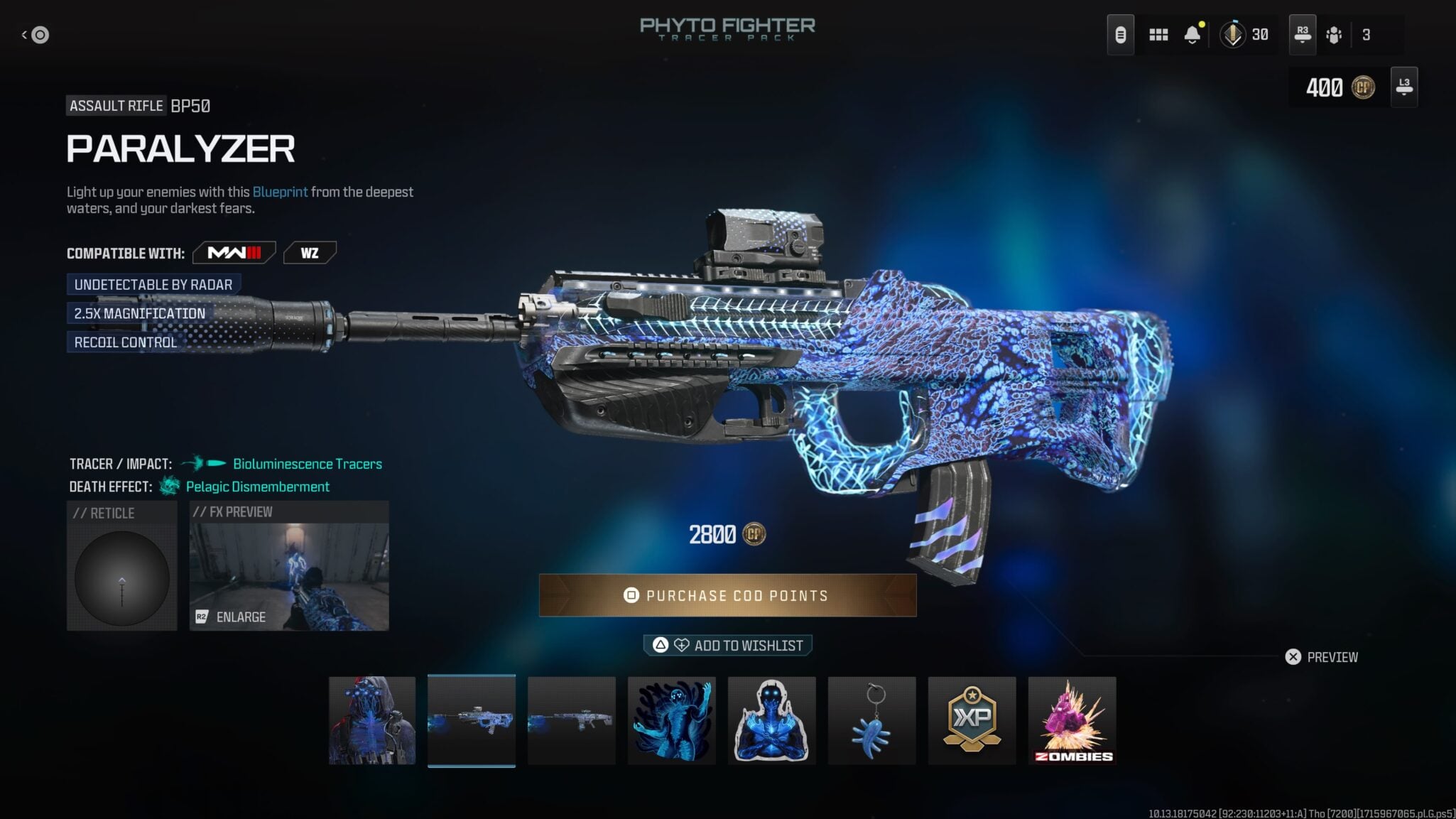View the blue creature weapon charm

click(x=872, y=720)
